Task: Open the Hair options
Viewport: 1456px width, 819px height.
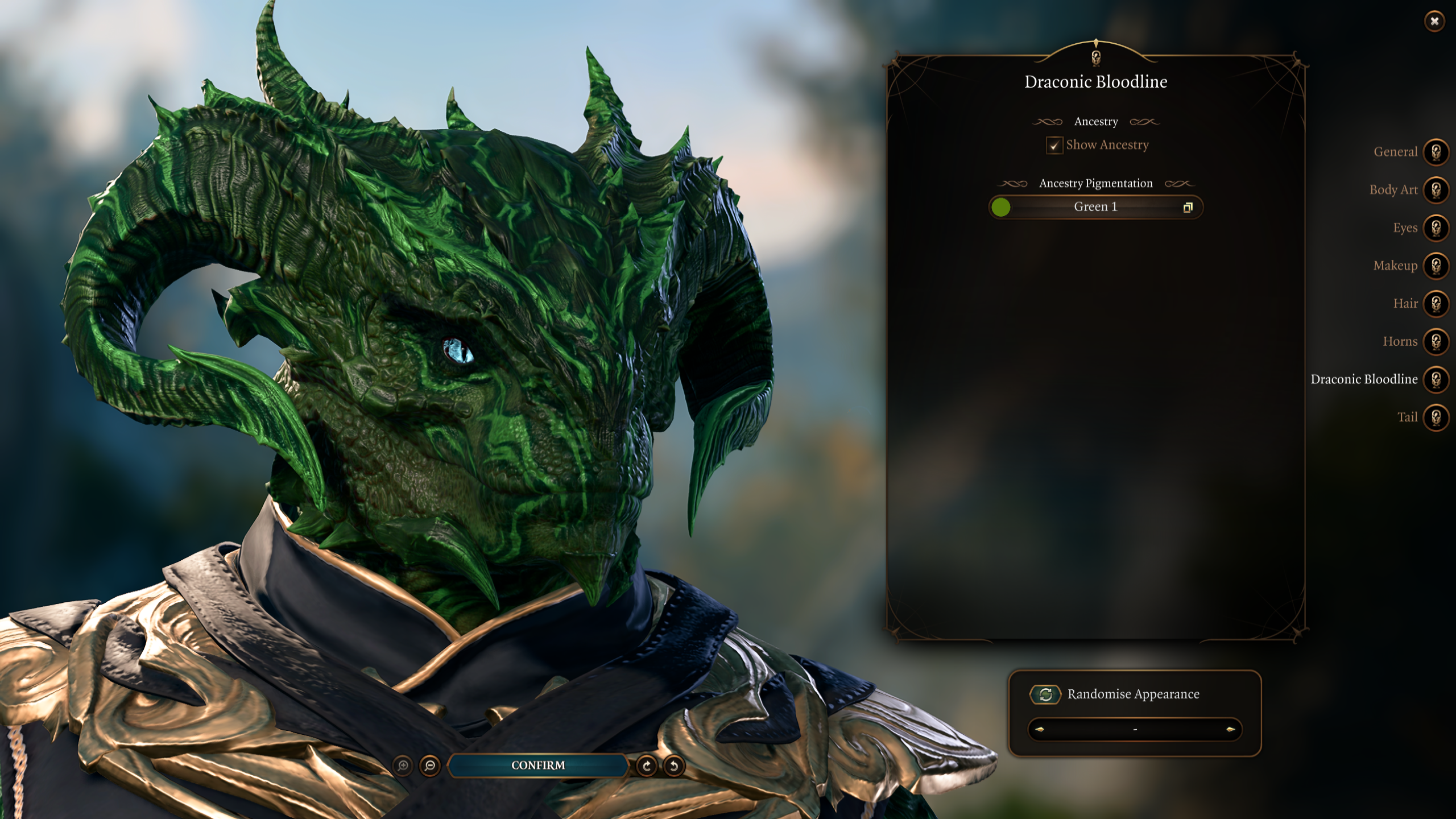Action: point(1436,304)
